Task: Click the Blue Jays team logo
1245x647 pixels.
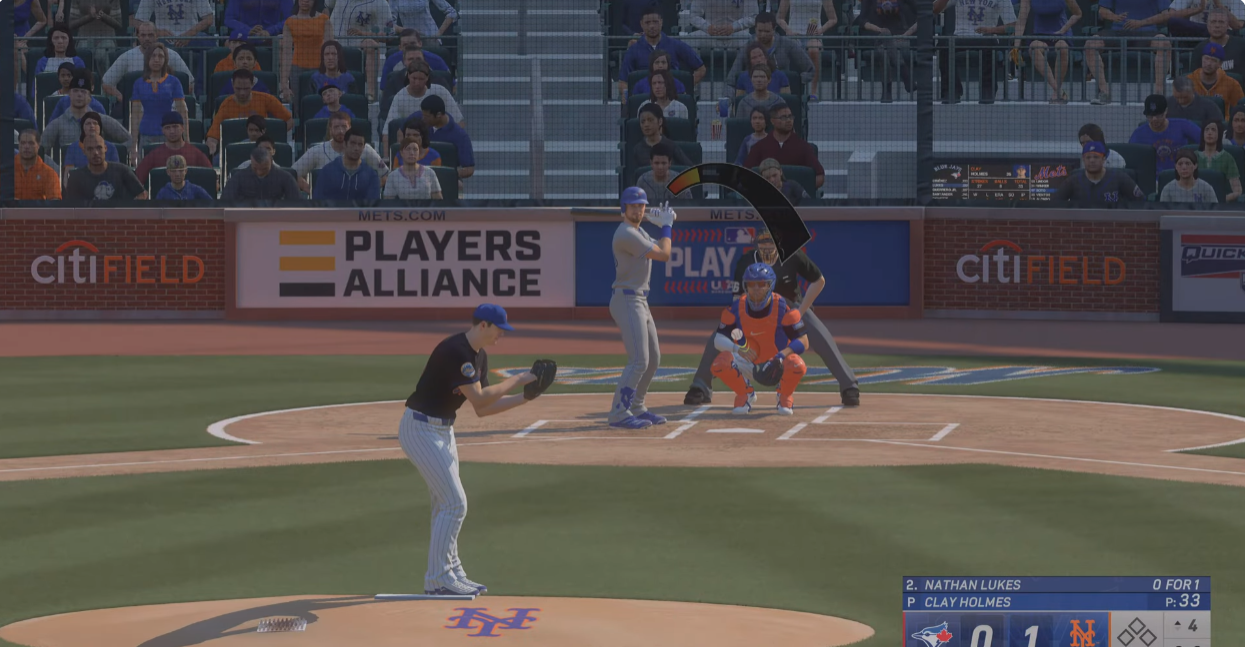Action: [932, 633]
